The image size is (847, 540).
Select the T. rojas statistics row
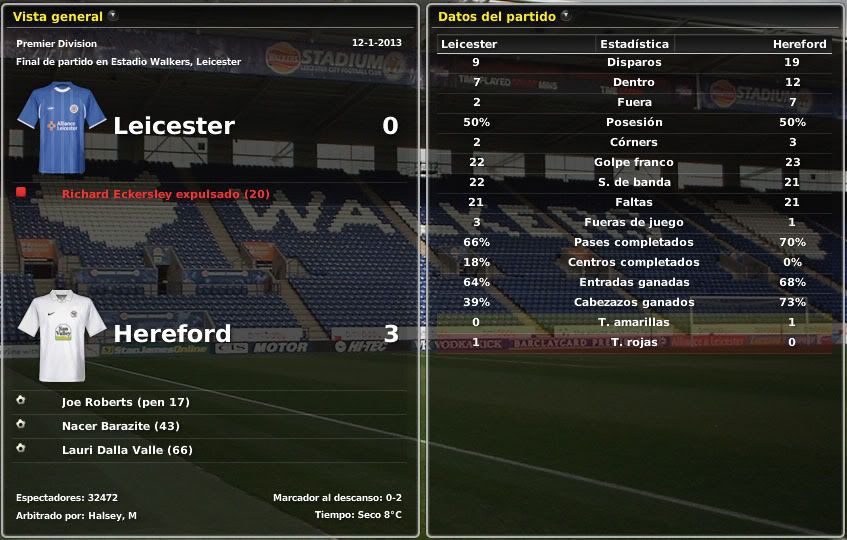(633, 342)
